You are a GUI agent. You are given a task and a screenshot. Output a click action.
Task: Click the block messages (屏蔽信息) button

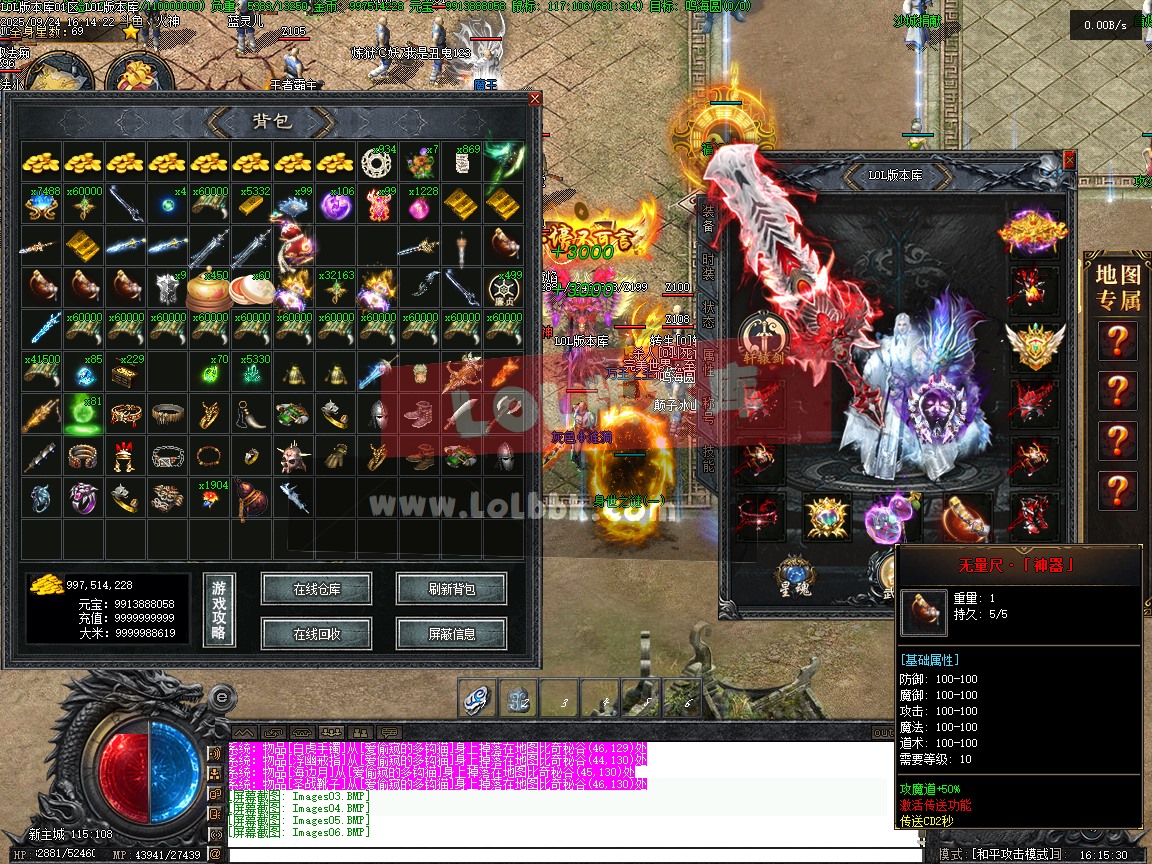451,633
